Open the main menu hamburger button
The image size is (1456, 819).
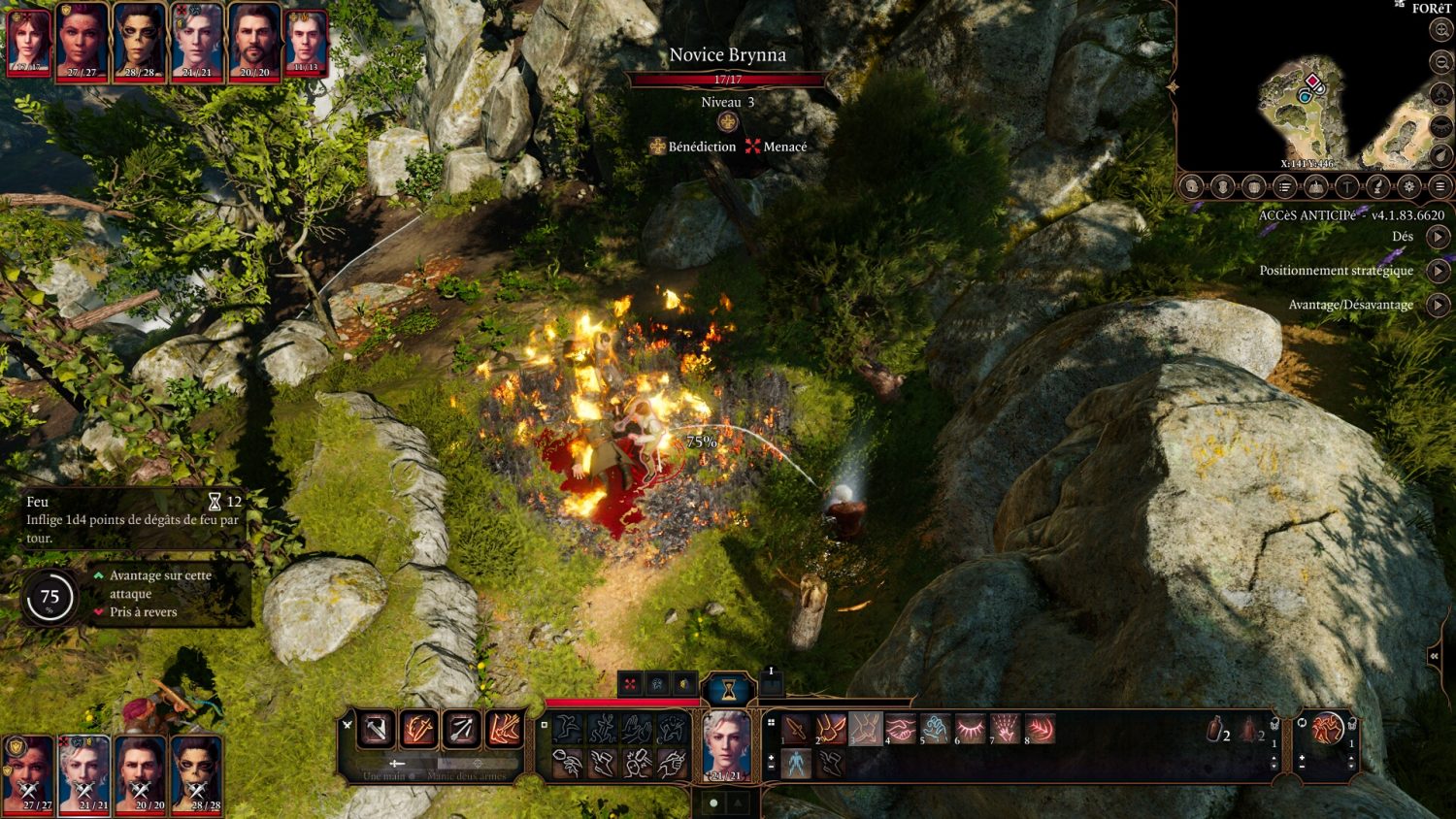point(1440,186)
